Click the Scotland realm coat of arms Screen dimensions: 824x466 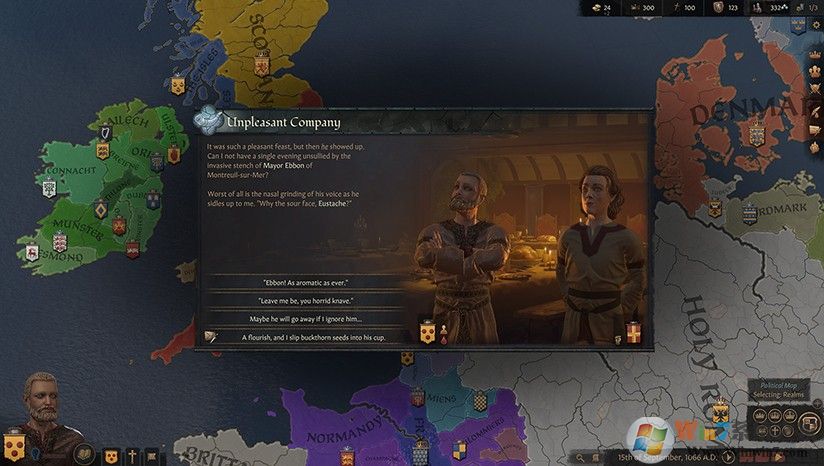(262, 66)
